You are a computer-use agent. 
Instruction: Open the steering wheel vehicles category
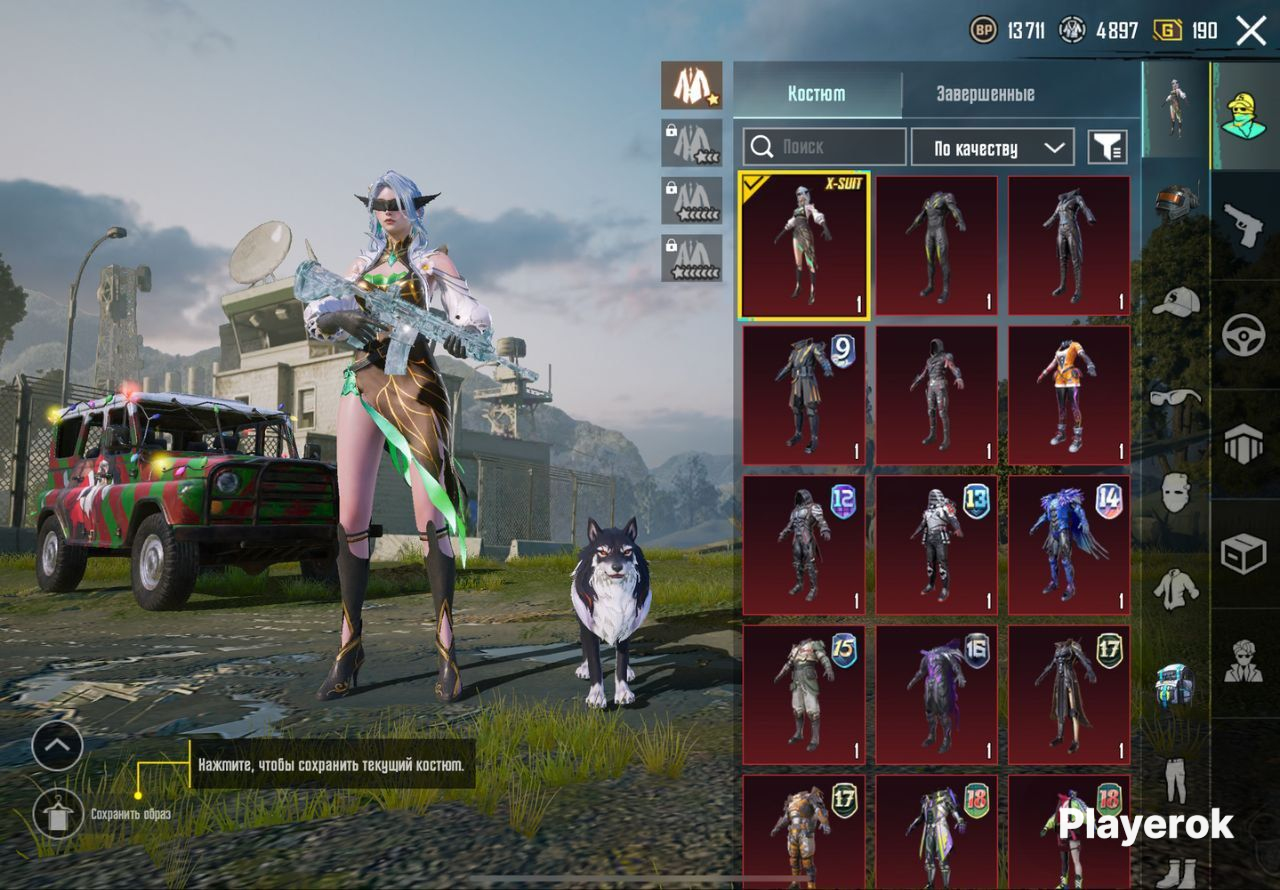1244,334
